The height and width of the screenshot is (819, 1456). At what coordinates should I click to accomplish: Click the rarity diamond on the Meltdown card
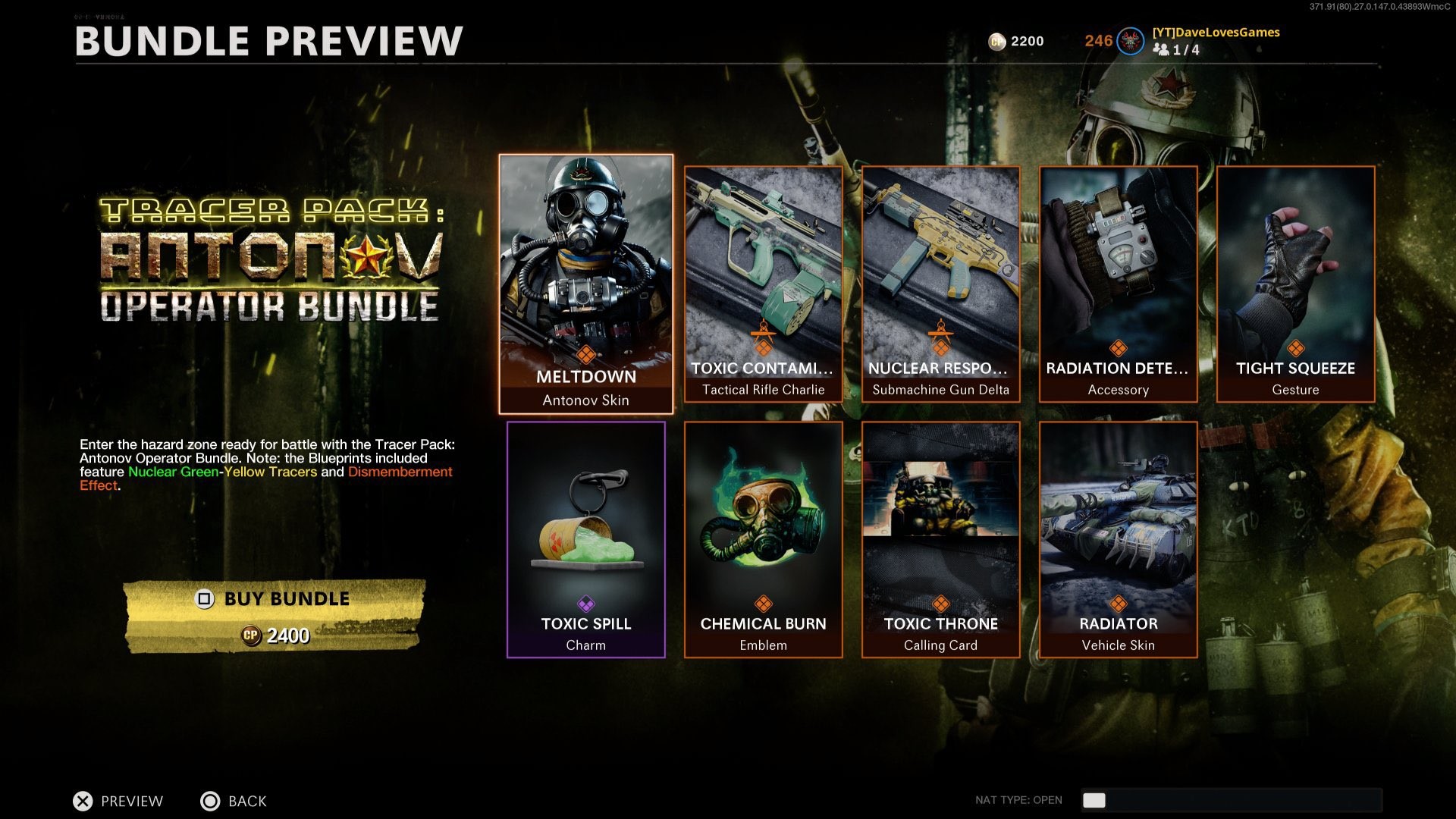click(x=588, y=353)
